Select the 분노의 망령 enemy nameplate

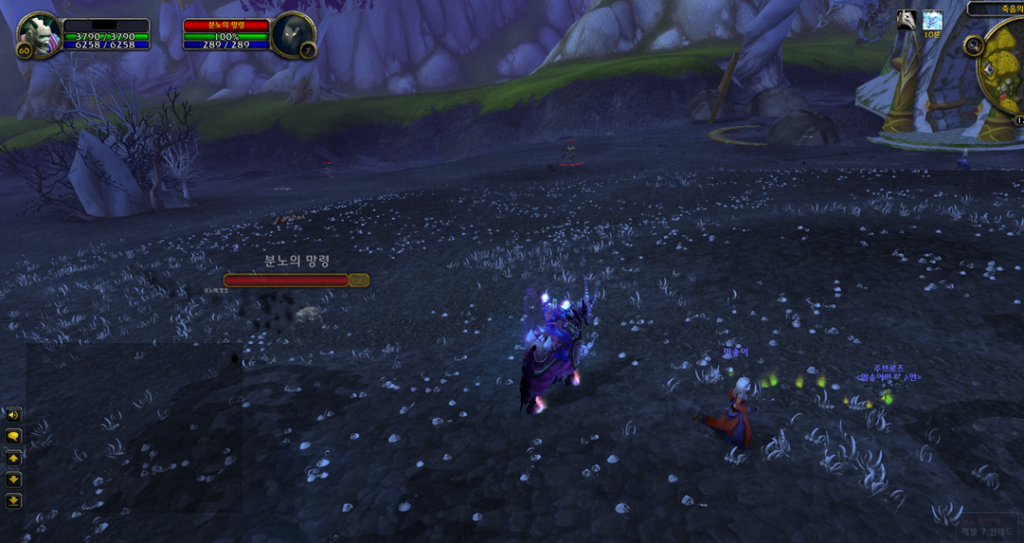tap(296, 280)
